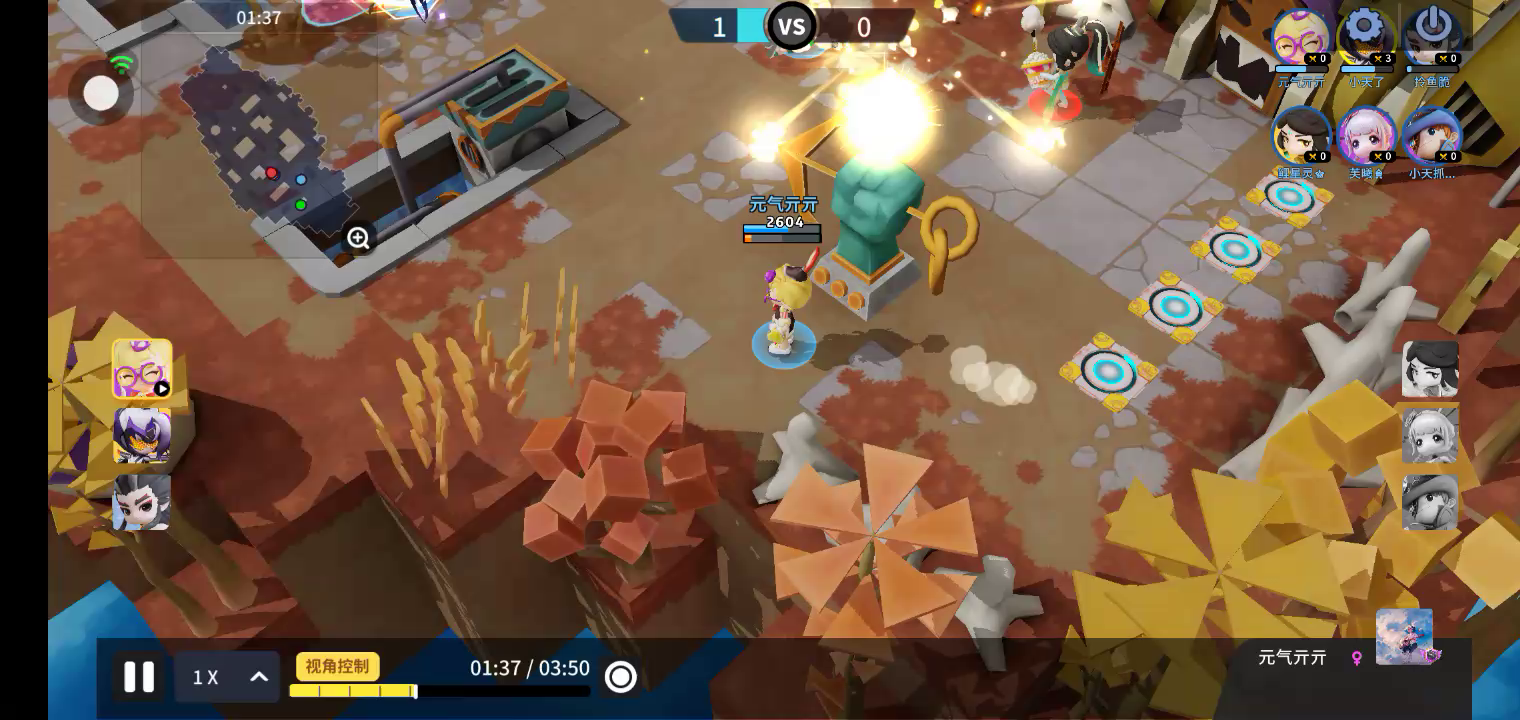Zoom in the minimap with magnifier button
Viewport: 1520px width, 720px height.
pos(358,238)
